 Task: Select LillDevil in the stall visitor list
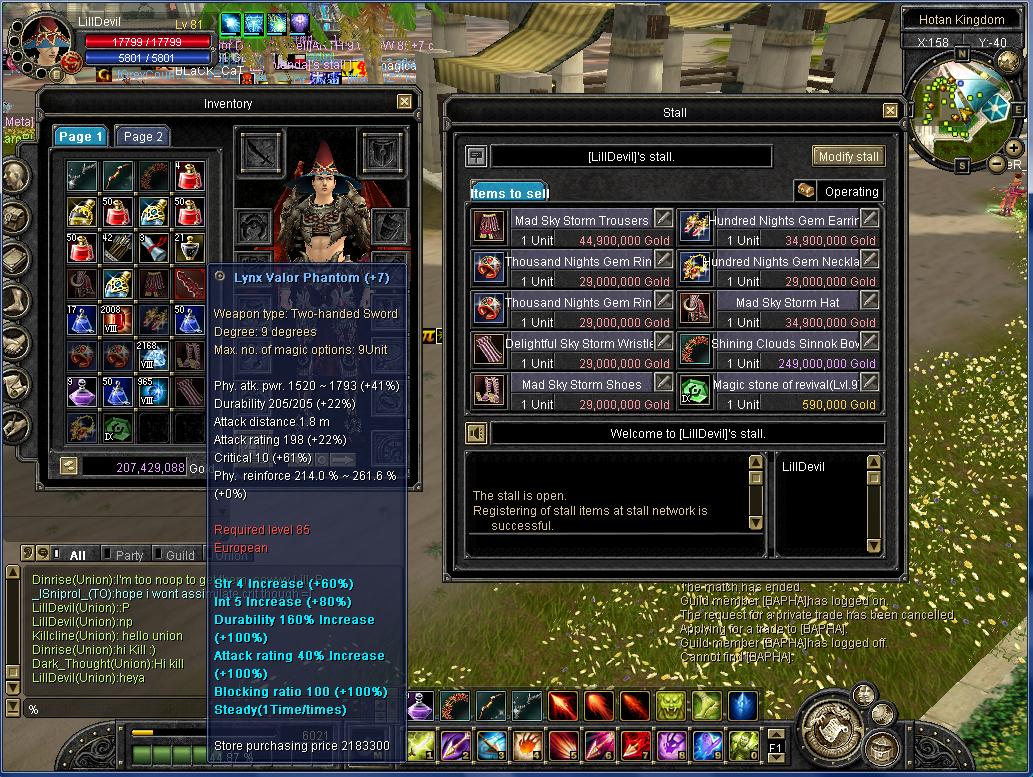click(803, 467)
